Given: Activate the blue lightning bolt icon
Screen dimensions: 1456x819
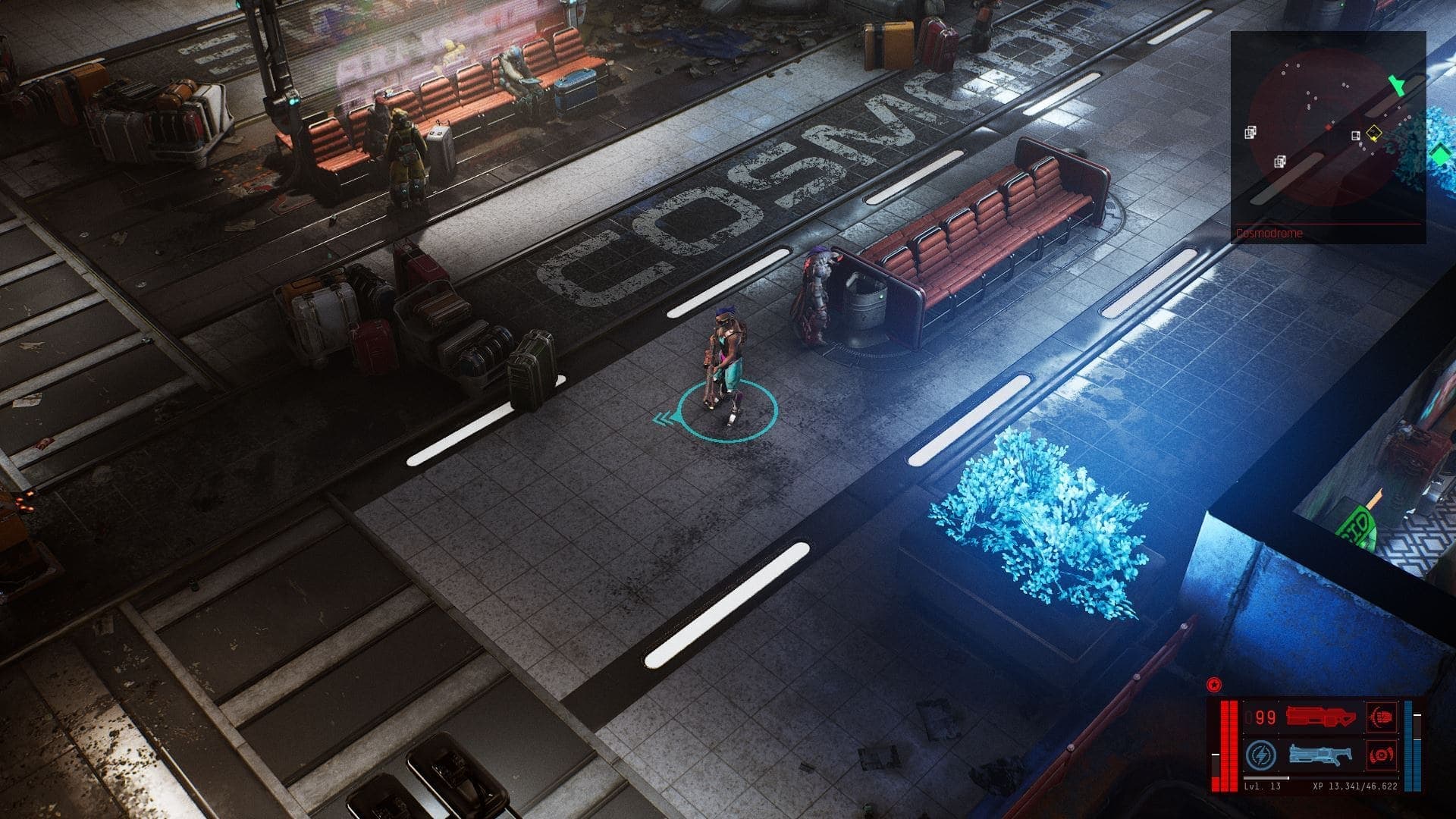Looking at the screenshot, I should pyautogui.click(x=1260, y=755).
